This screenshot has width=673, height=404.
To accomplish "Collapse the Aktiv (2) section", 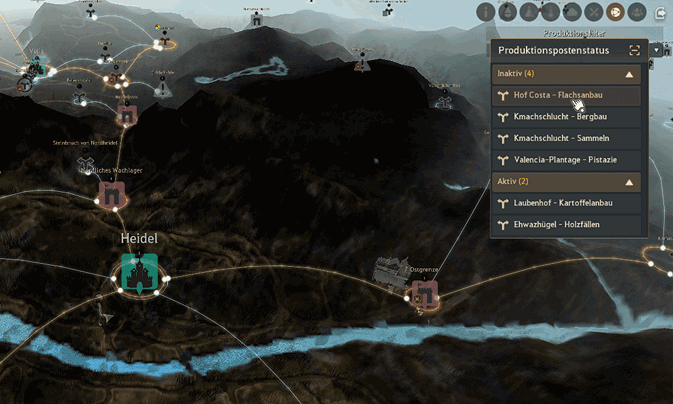I will (629, 182).
